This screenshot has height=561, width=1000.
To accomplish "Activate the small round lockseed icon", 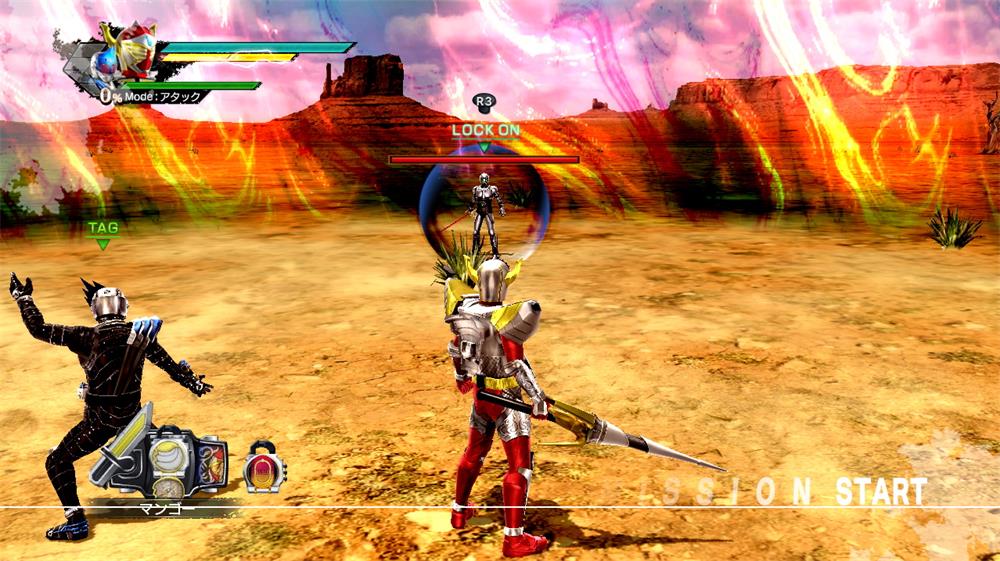I will pyautogui.click(x=264, y=467).
